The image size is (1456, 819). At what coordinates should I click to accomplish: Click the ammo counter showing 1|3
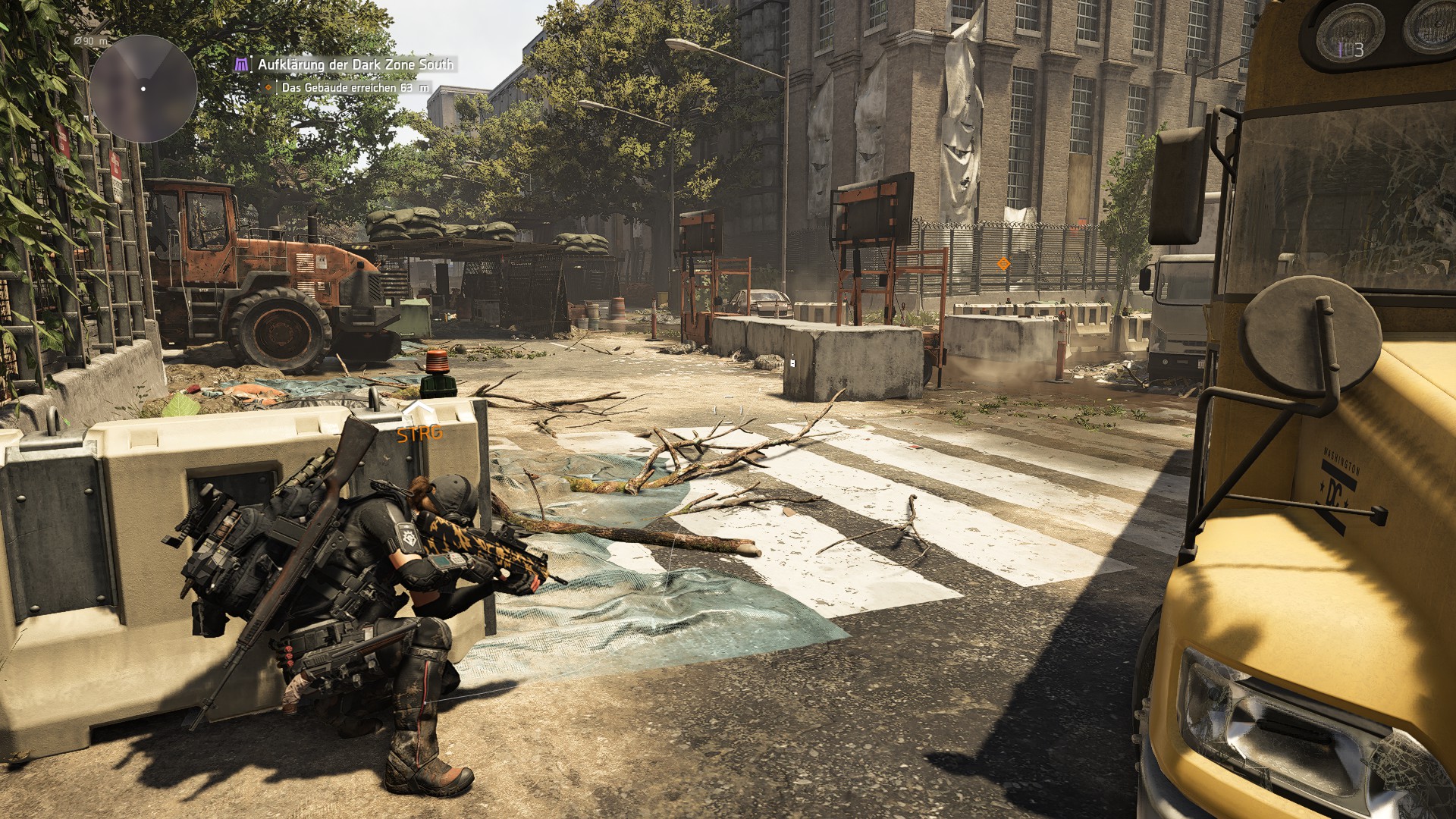click(1351, 49)
